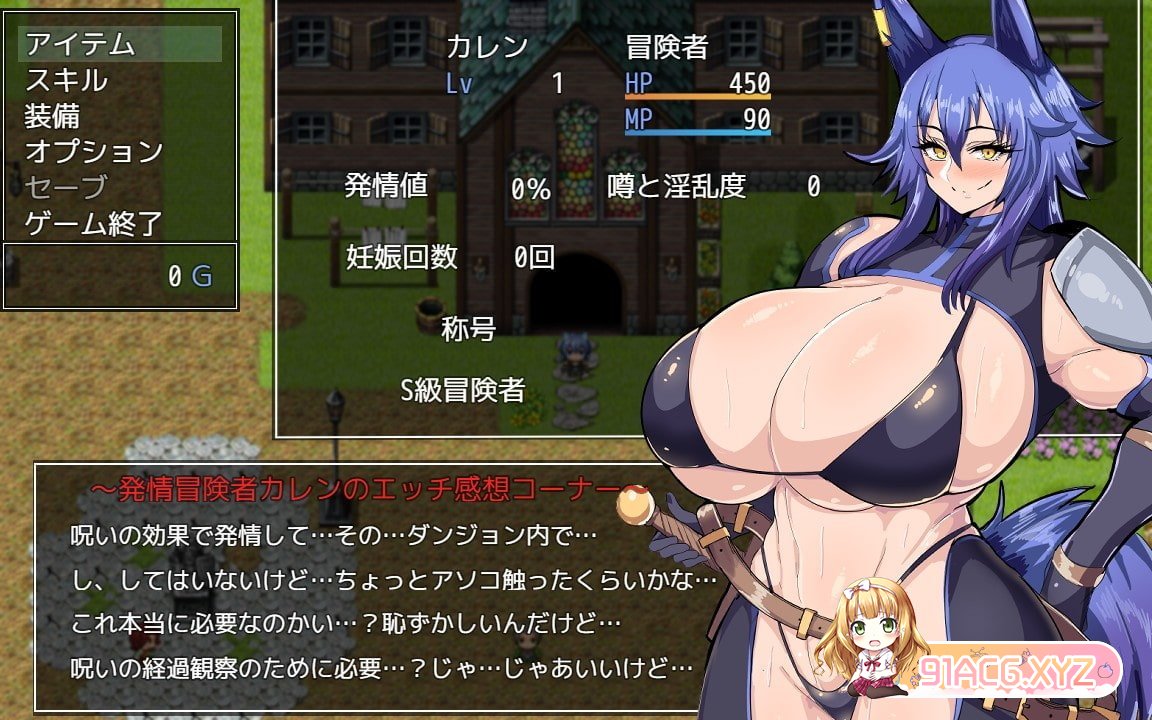Viewport: 1152px width, 720px height.
Task: Open the オプション settings entry
Action: 120,152
